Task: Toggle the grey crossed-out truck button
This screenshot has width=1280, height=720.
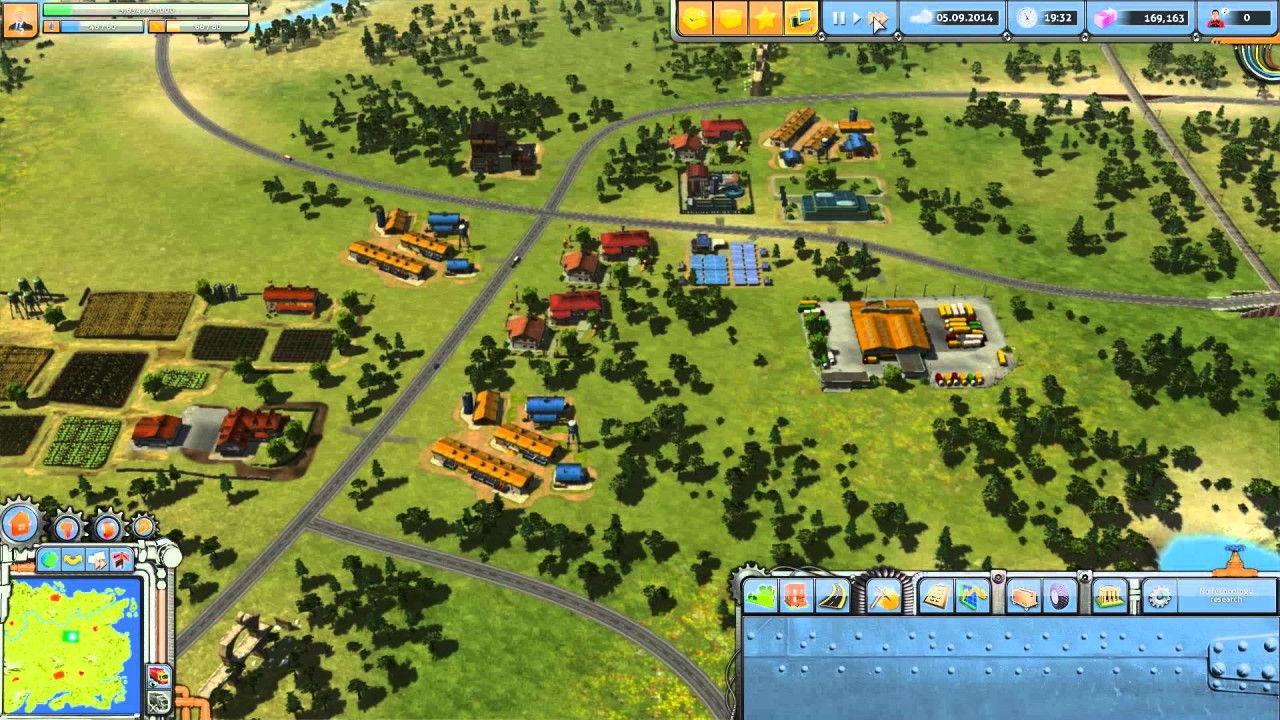Action: pyautogui.click(x=158, y=701)
